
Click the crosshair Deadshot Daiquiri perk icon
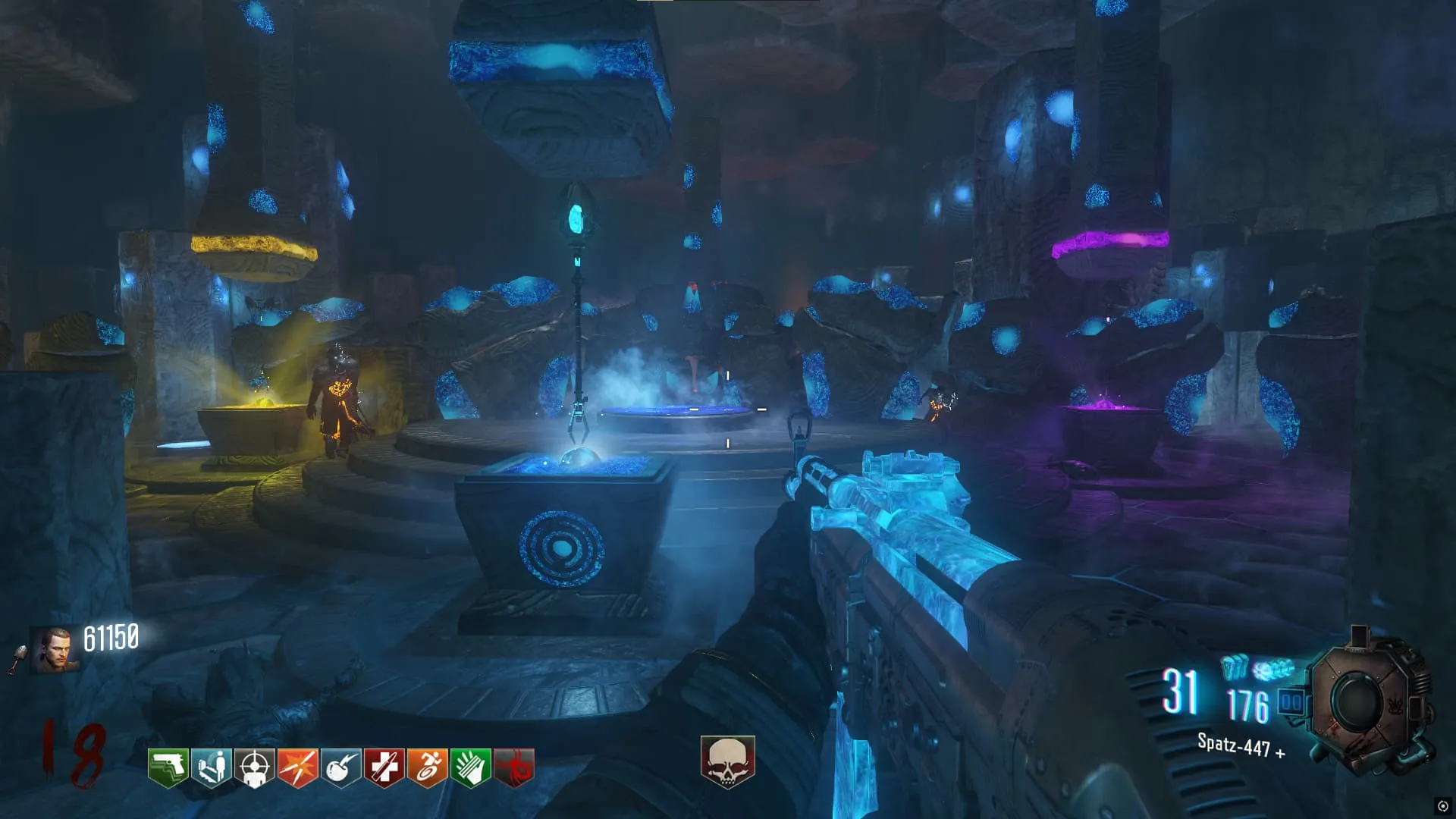click(x=255, y=767)
